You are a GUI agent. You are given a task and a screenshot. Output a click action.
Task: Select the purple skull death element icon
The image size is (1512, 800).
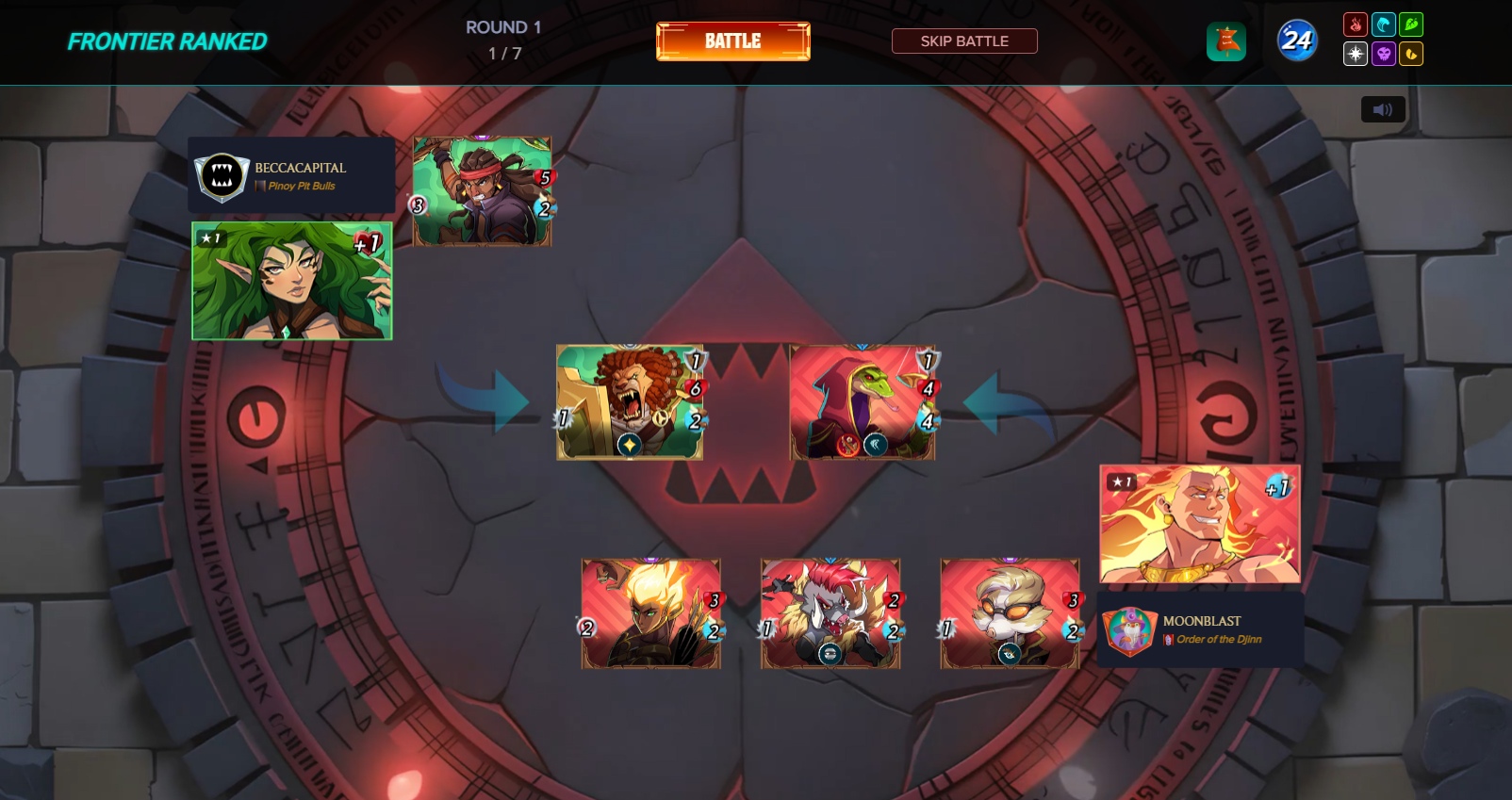click(x=1383, y=54)
